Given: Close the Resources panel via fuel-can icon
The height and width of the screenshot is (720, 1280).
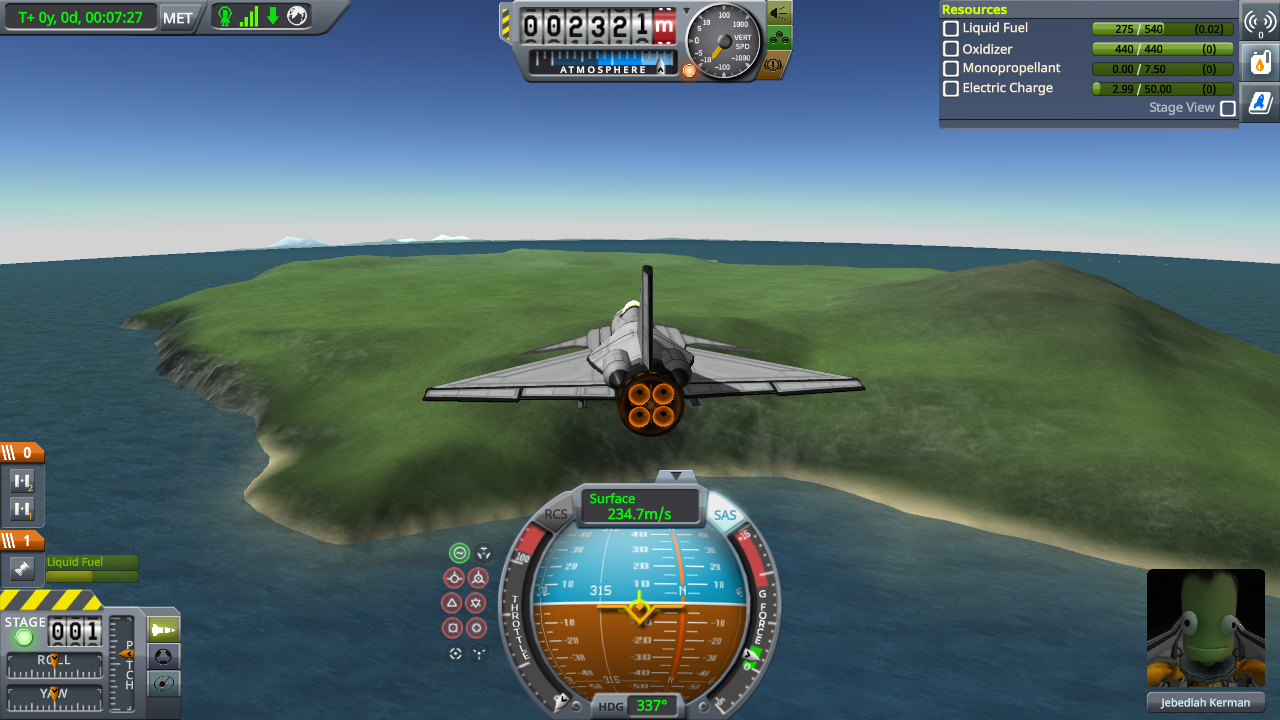Looking at the screenshot, I should click(1259, 62).
